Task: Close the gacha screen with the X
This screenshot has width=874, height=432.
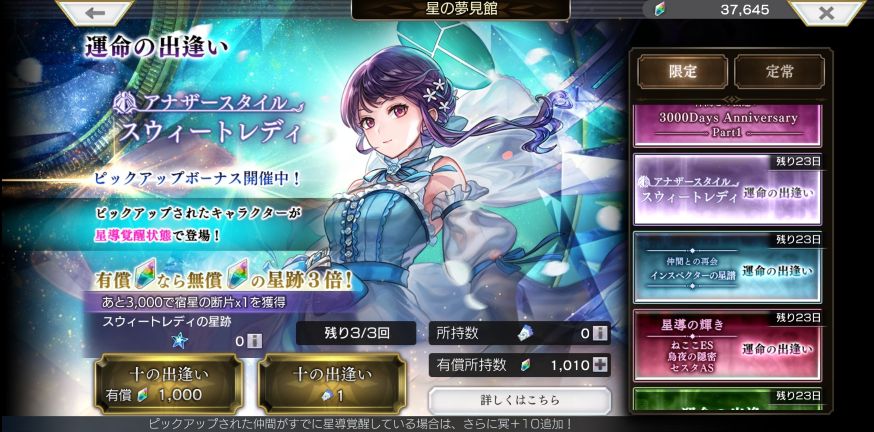Action: pyautogui.click(x=826, y=13)
